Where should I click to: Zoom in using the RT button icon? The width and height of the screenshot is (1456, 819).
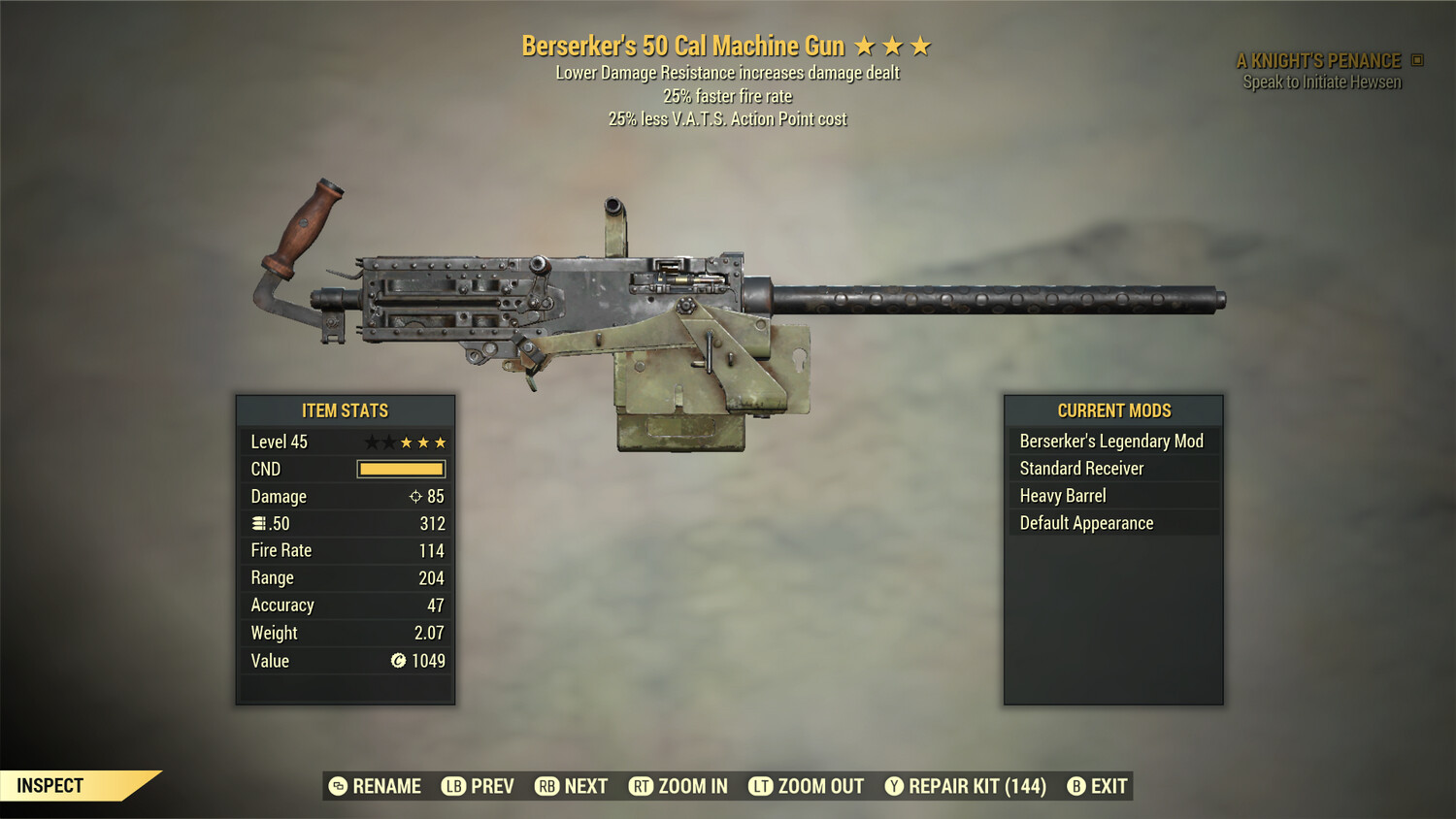(642, 786)
